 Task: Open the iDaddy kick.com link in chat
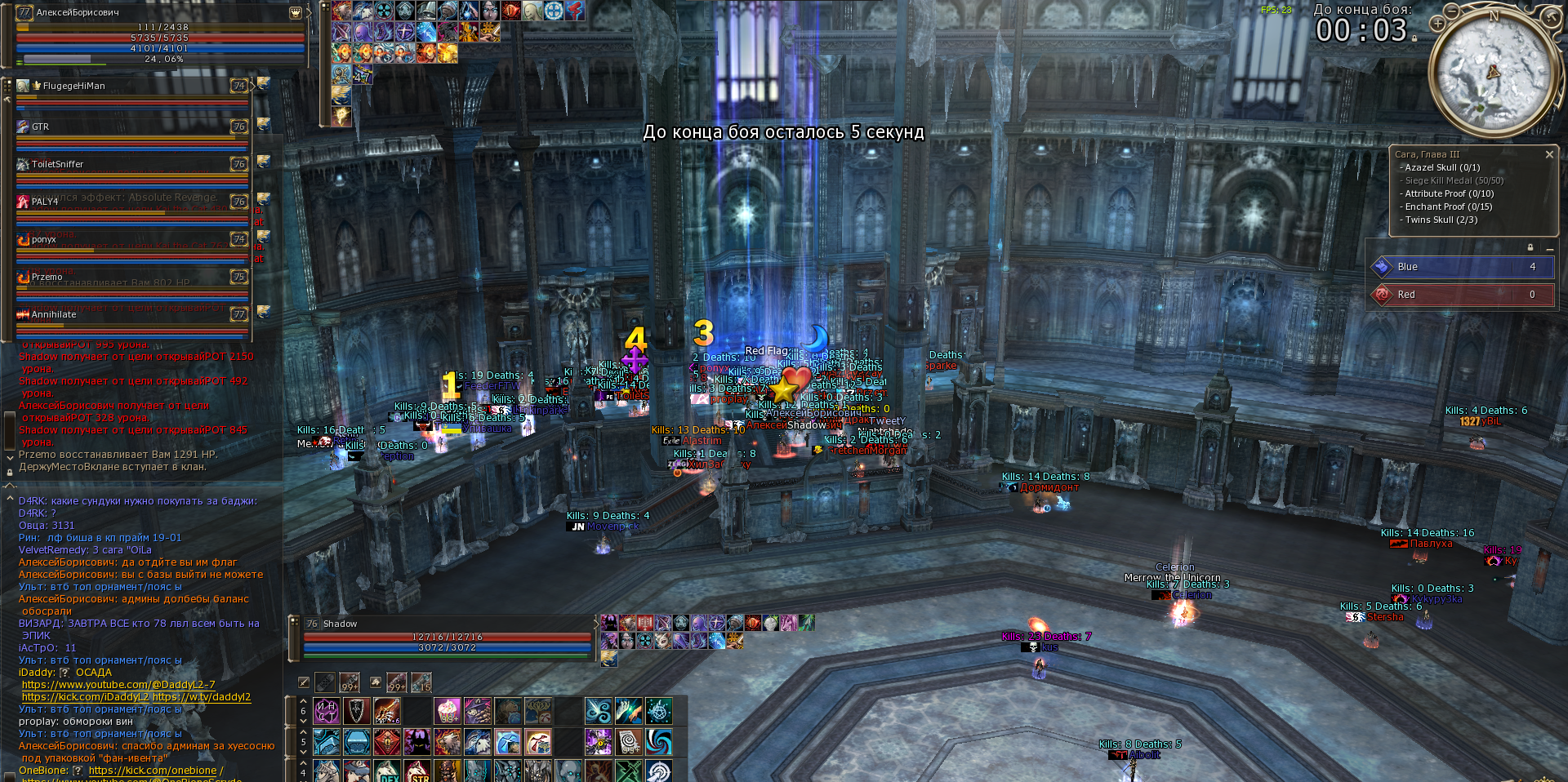pos(85,697)
